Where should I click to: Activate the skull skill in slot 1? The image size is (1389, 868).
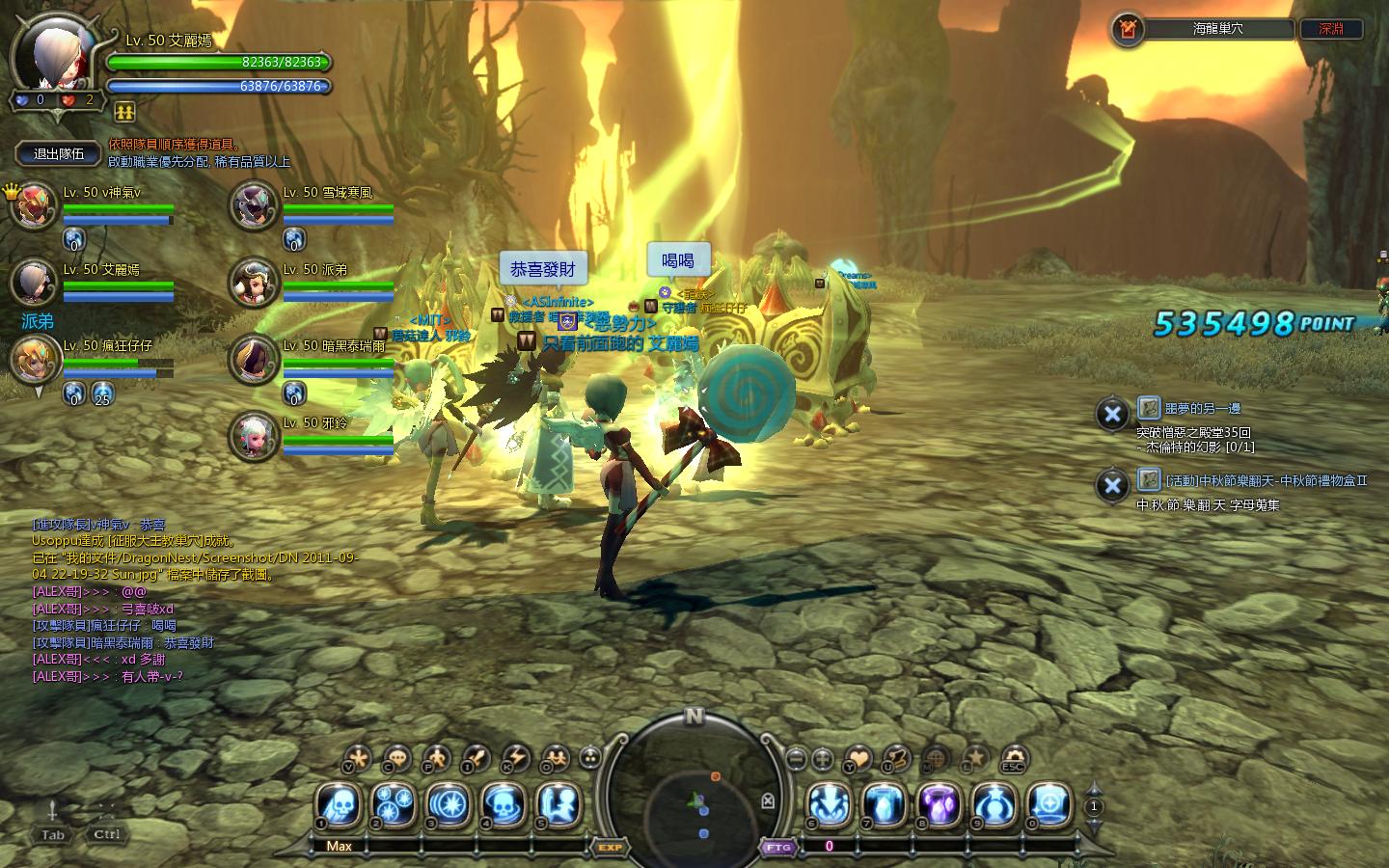pos(339,803)
